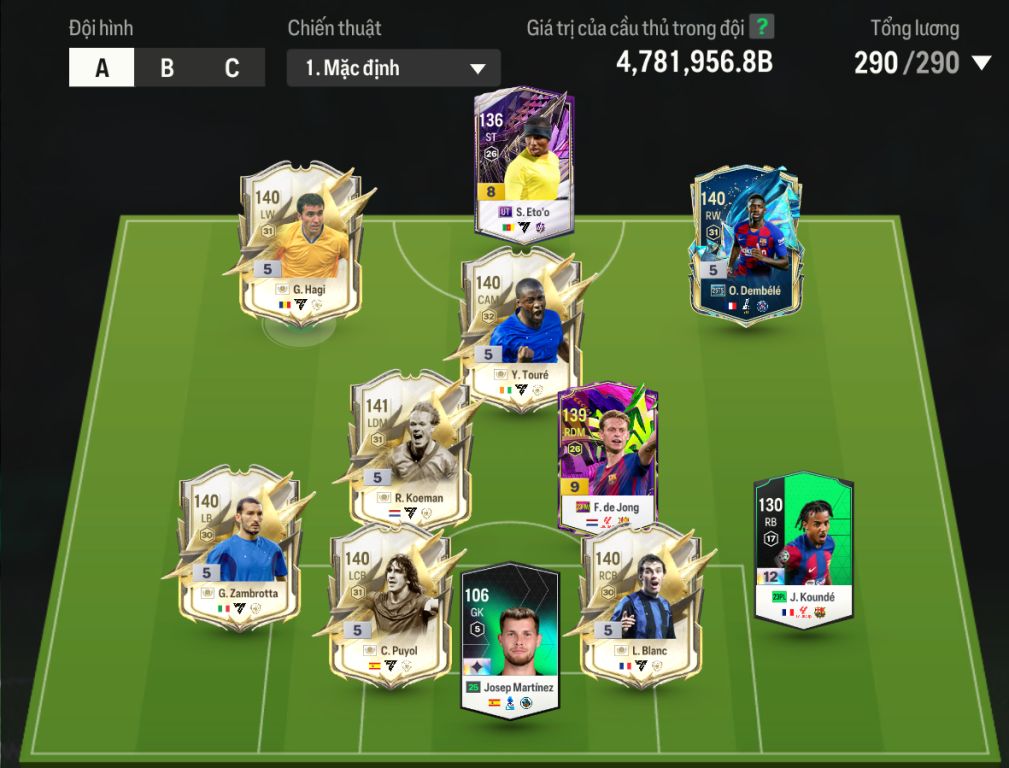Switch to squad tab A
This screenshot has height=768, width=1009.
pyautogui.click(x=102, y=68)
